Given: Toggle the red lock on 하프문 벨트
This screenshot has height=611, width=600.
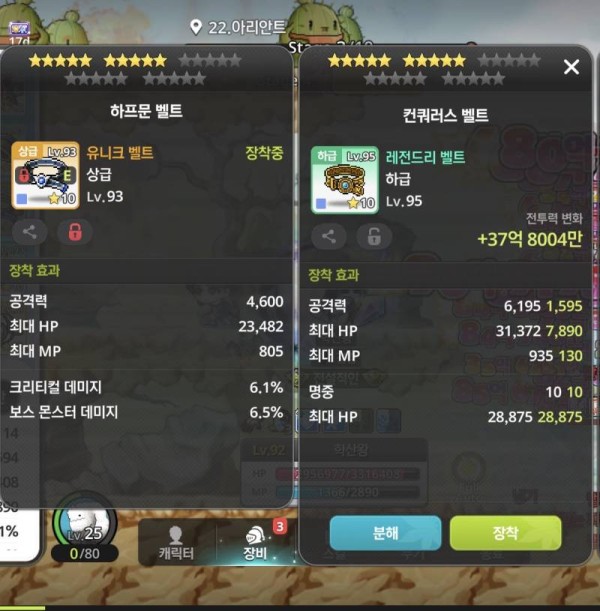Looking at the screenshot, I should (75, 233).
